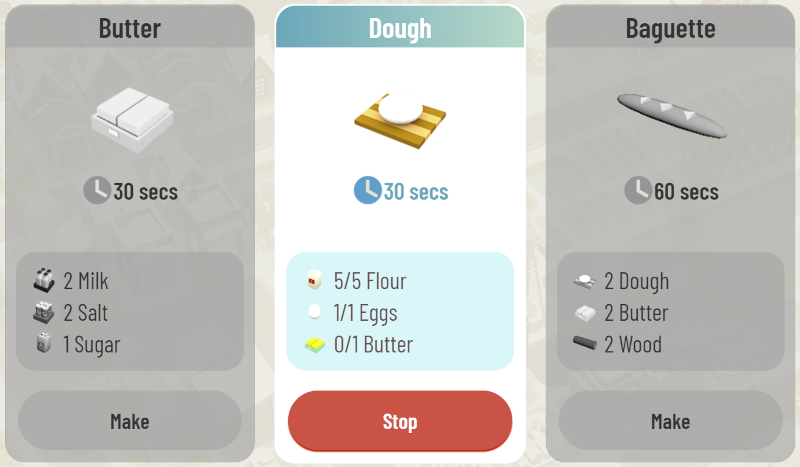This screenshot has height=467, width=800.
Task: Stop making Dough
Action: 399,421
